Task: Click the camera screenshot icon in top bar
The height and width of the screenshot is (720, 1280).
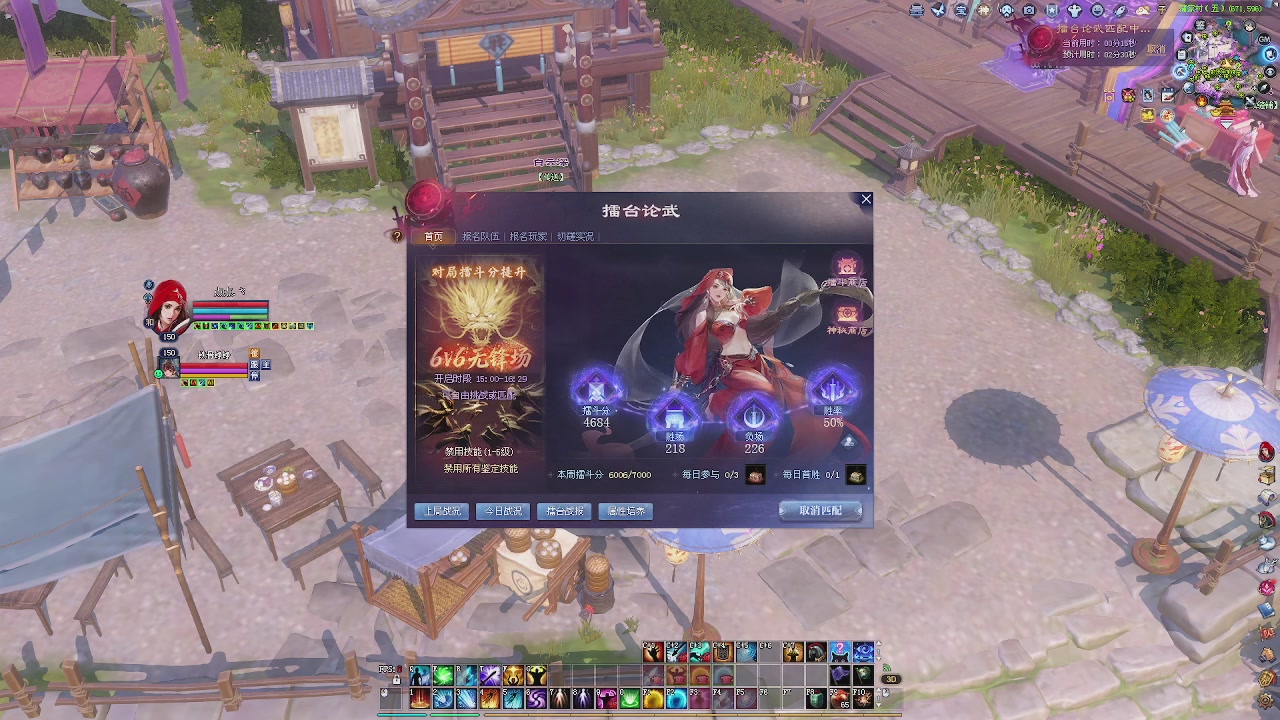Action: (1029, 10)
